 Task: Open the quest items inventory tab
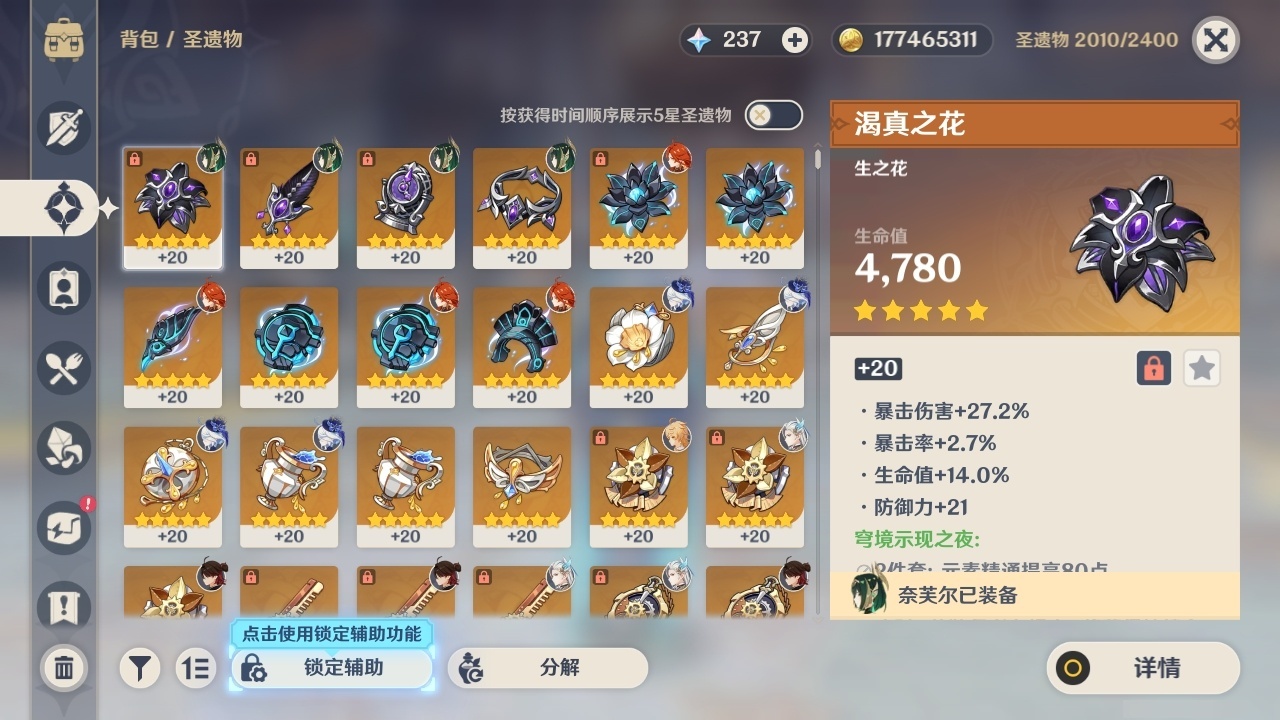[63, 607]
